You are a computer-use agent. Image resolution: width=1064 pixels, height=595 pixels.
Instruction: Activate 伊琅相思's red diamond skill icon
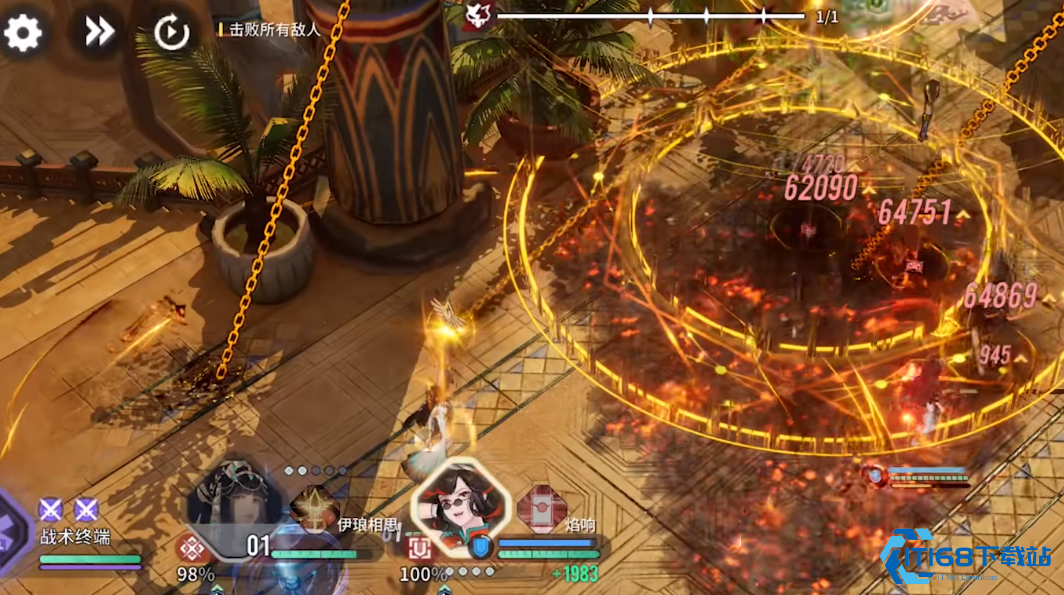coord(192,548)
